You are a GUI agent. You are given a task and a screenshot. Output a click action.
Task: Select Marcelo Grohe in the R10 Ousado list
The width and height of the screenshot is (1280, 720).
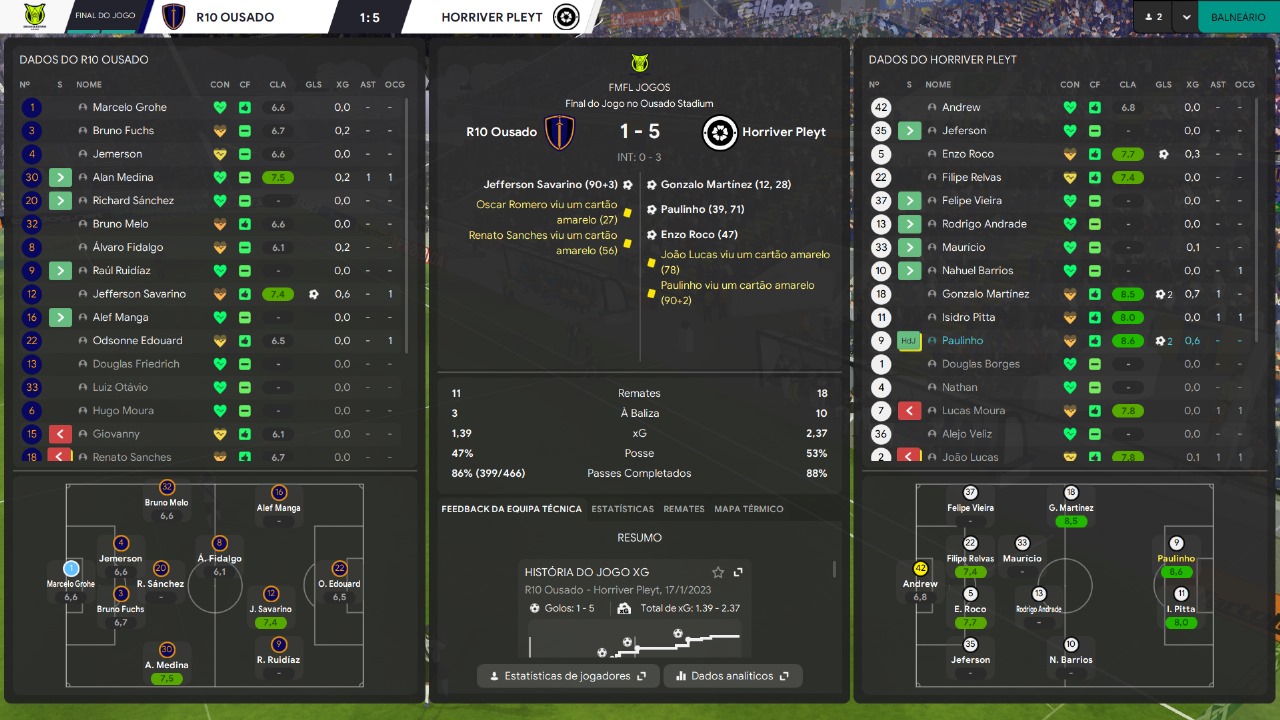coord(130,107)
